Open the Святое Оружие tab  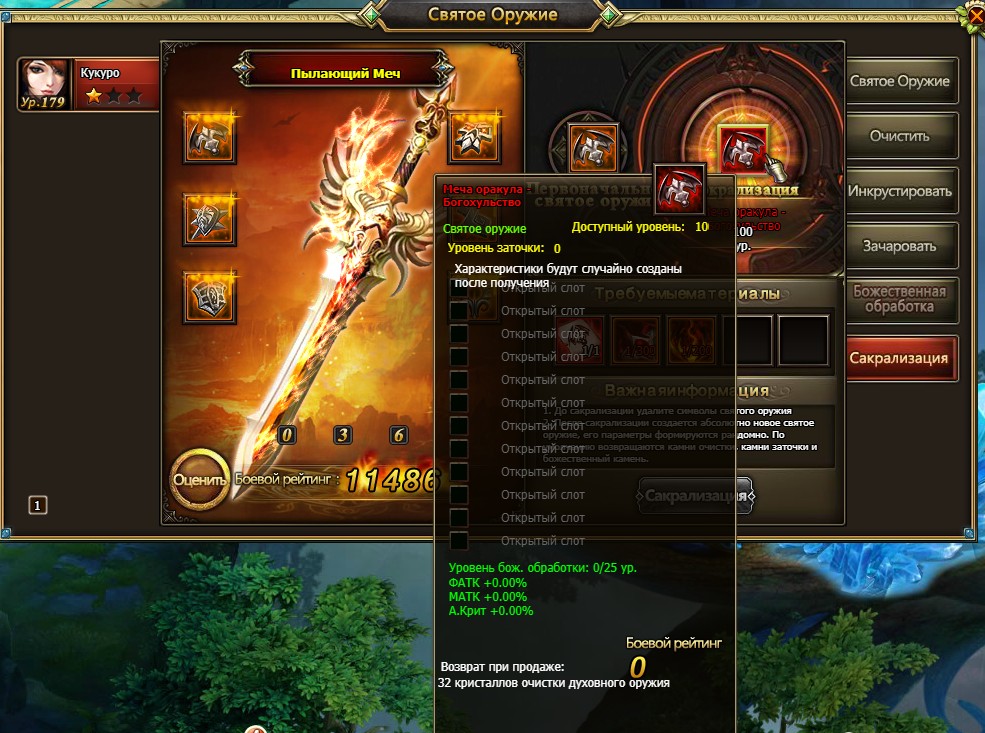(899, 81)
